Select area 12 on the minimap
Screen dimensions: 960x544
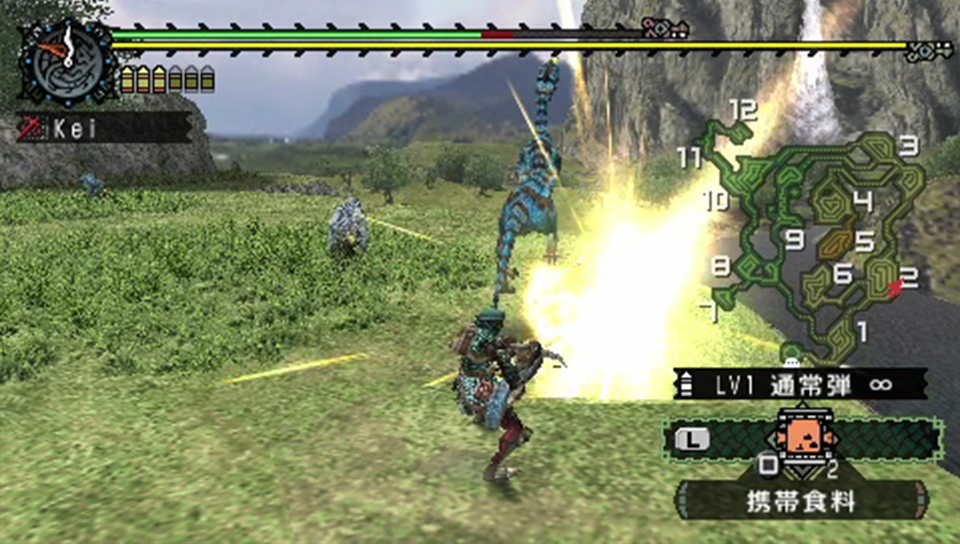[741, 109]
